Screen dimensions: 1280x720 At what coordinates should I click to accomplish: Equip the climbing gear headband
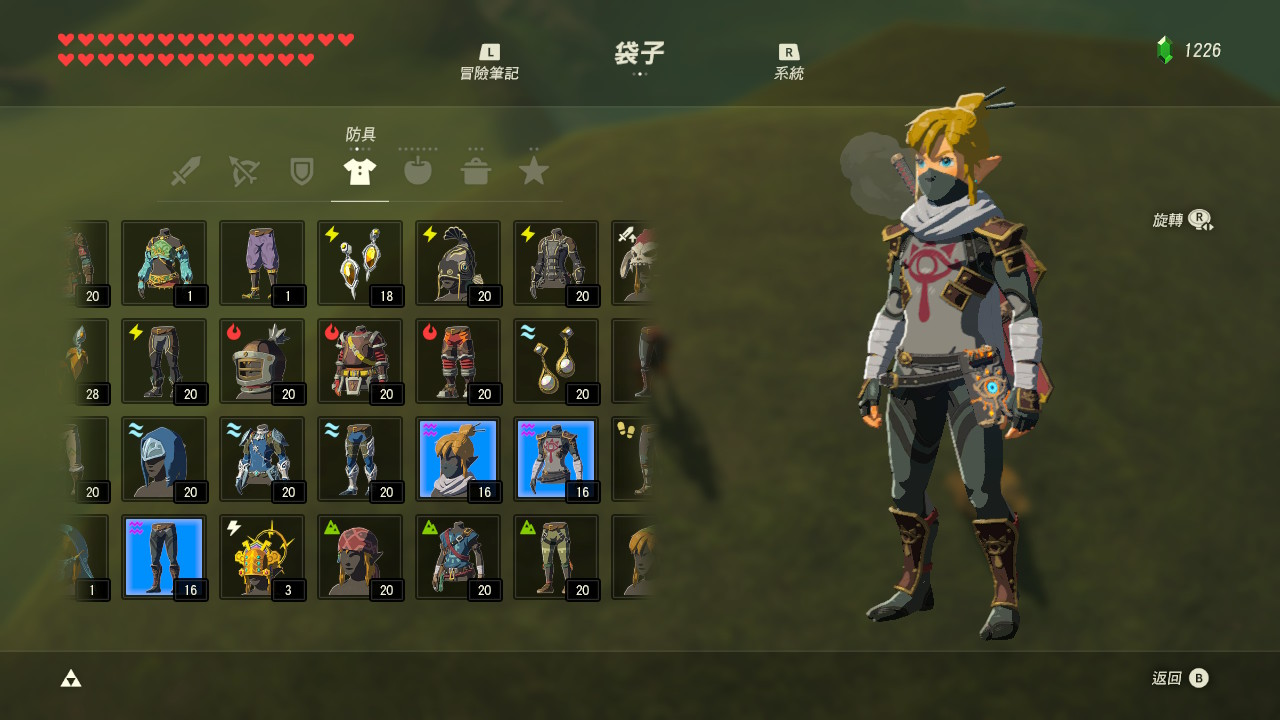click(359, 557)
